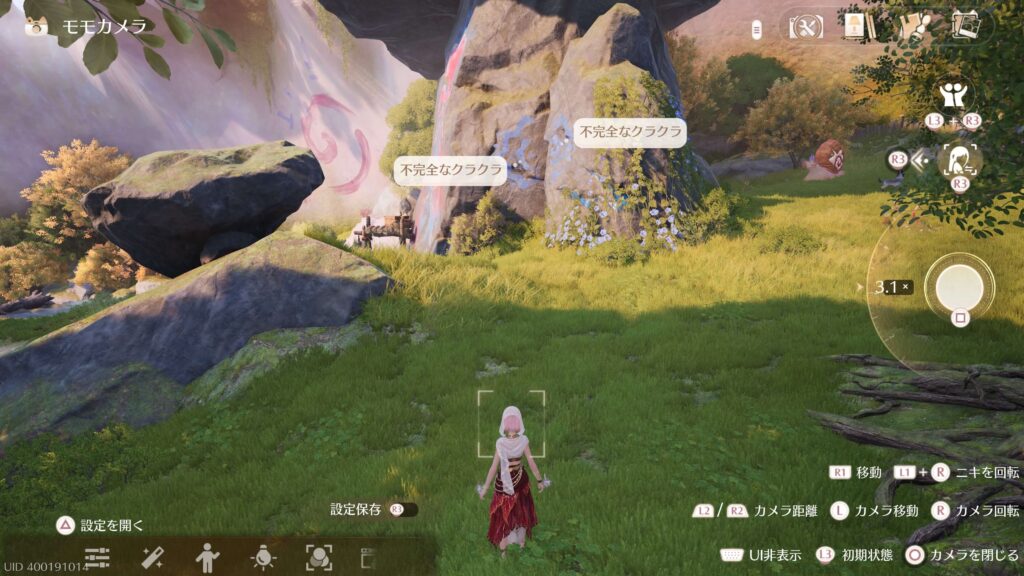Open the photo album icon
This screenshot has width=1024, height=576.
pos(965,26)
